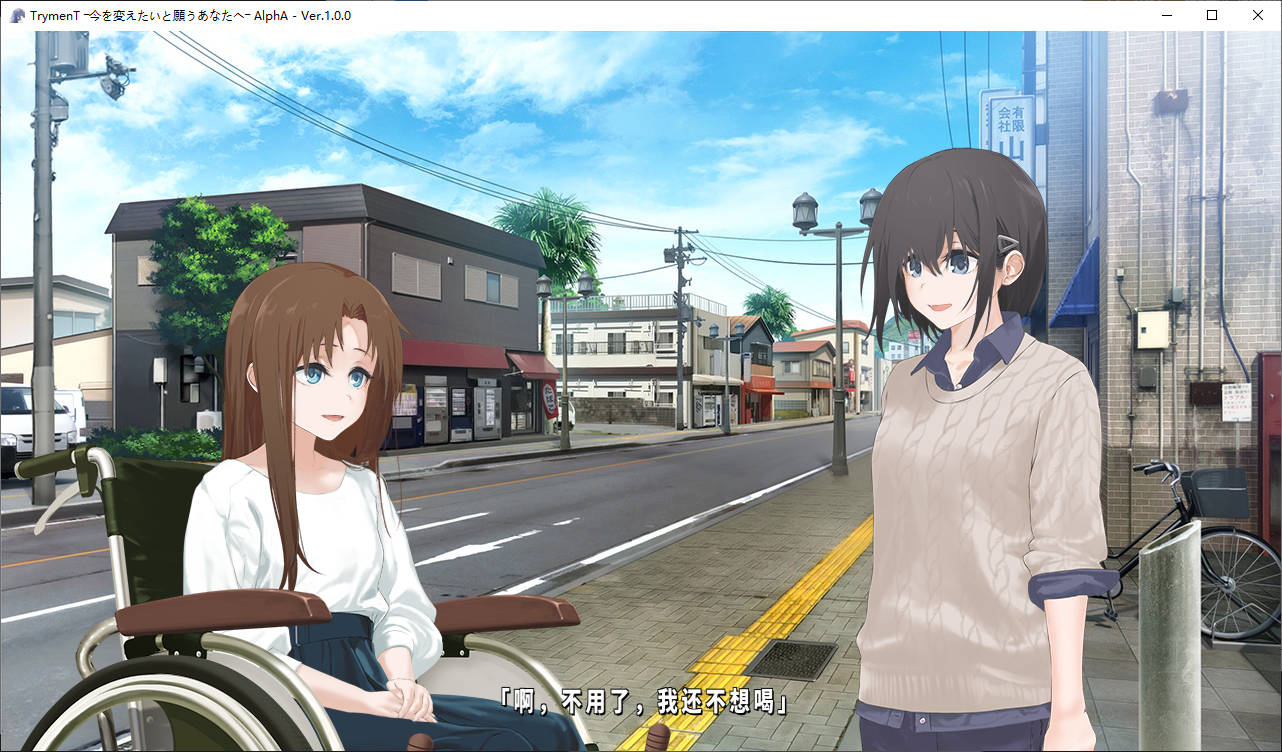Image resolution: width=1282 pixels, height=752 pixels.
Task: Close the TrymenT game window
Action: click(1258, 15)
